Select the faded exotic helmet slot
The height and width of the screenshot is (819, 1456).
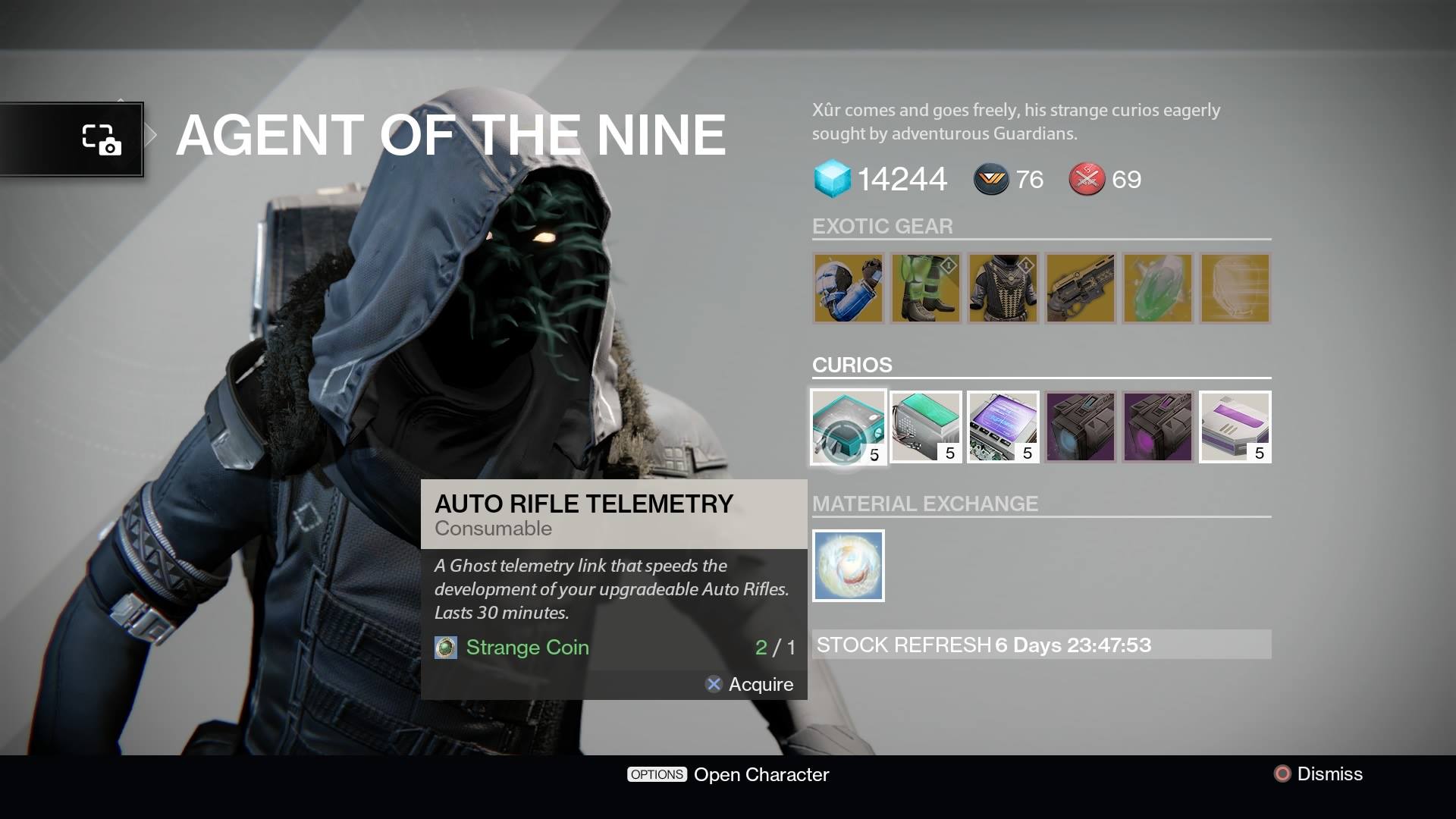click(1235, 288)
